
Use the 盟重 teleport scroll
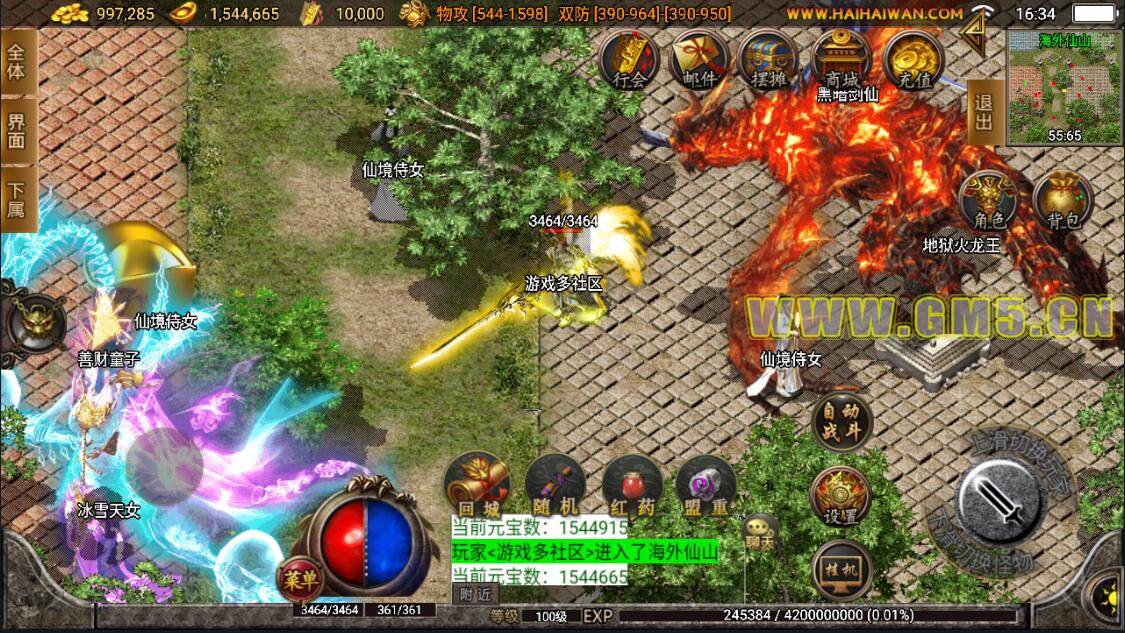pyautogui.click(x=706, y=485)
